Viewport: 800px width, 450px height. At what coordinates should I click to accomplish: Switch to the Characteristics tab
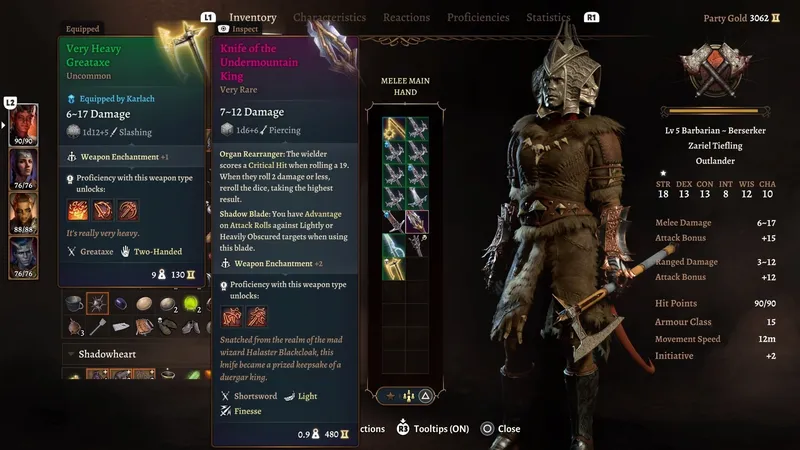pyautogui.click(x=329, y=18)
